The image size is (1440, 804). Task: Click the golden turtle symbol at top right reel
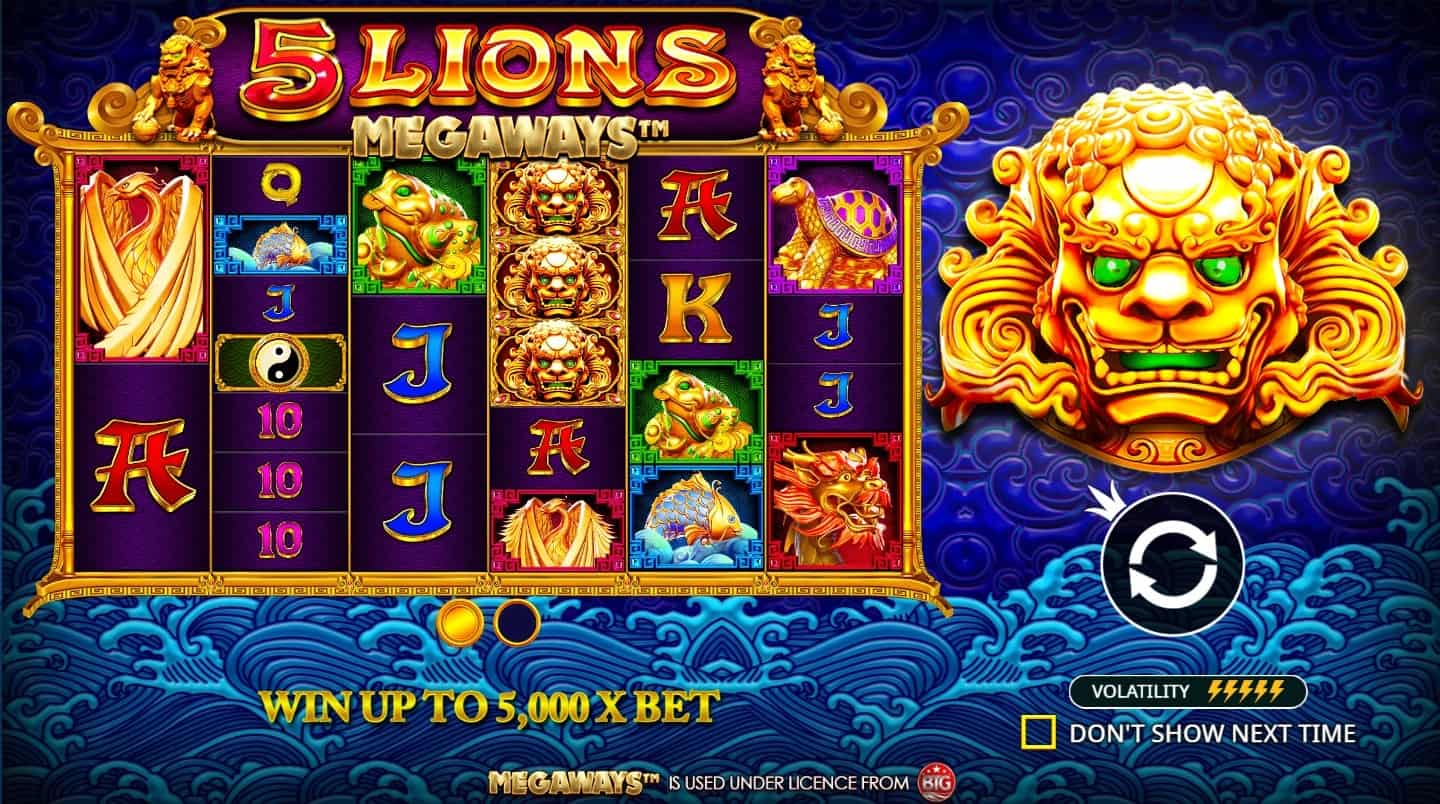click(x=830, y=222)
